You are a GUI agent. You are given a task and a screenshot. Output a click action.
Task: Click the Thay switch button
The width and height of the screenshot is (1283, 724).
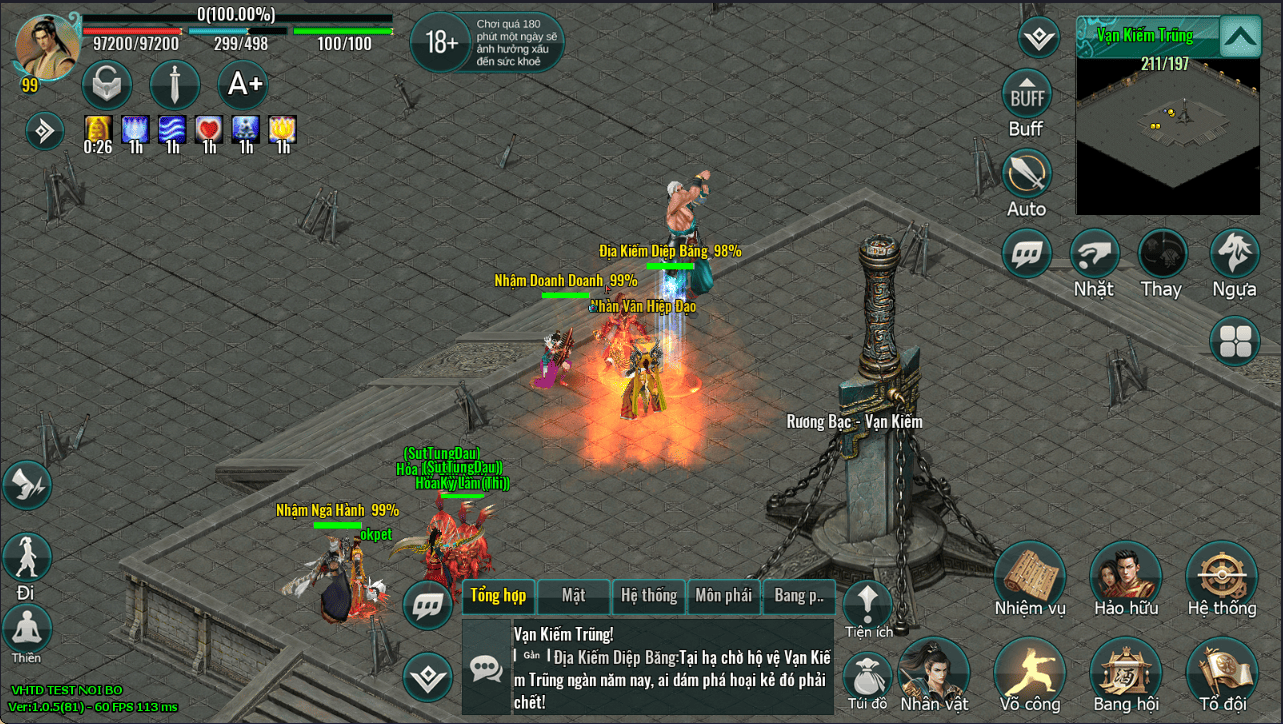(x=1162, y=254)
